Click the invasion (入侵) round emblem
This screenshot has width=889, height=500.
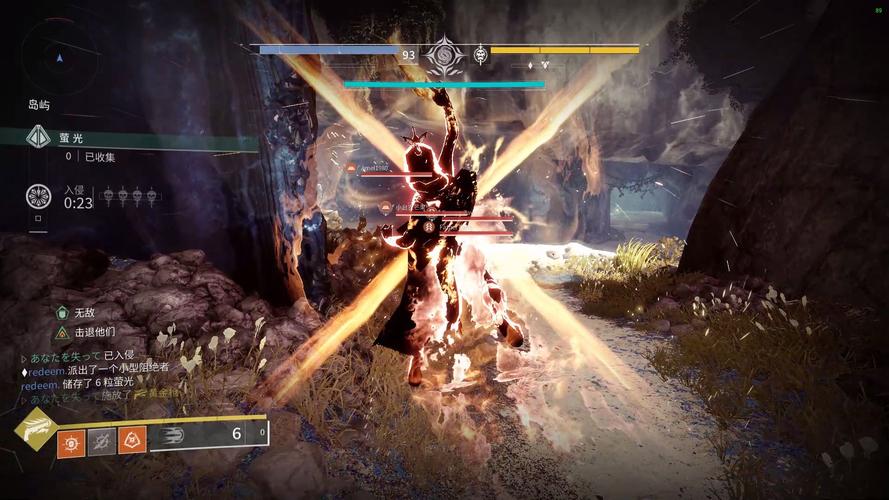coord(39,196)
